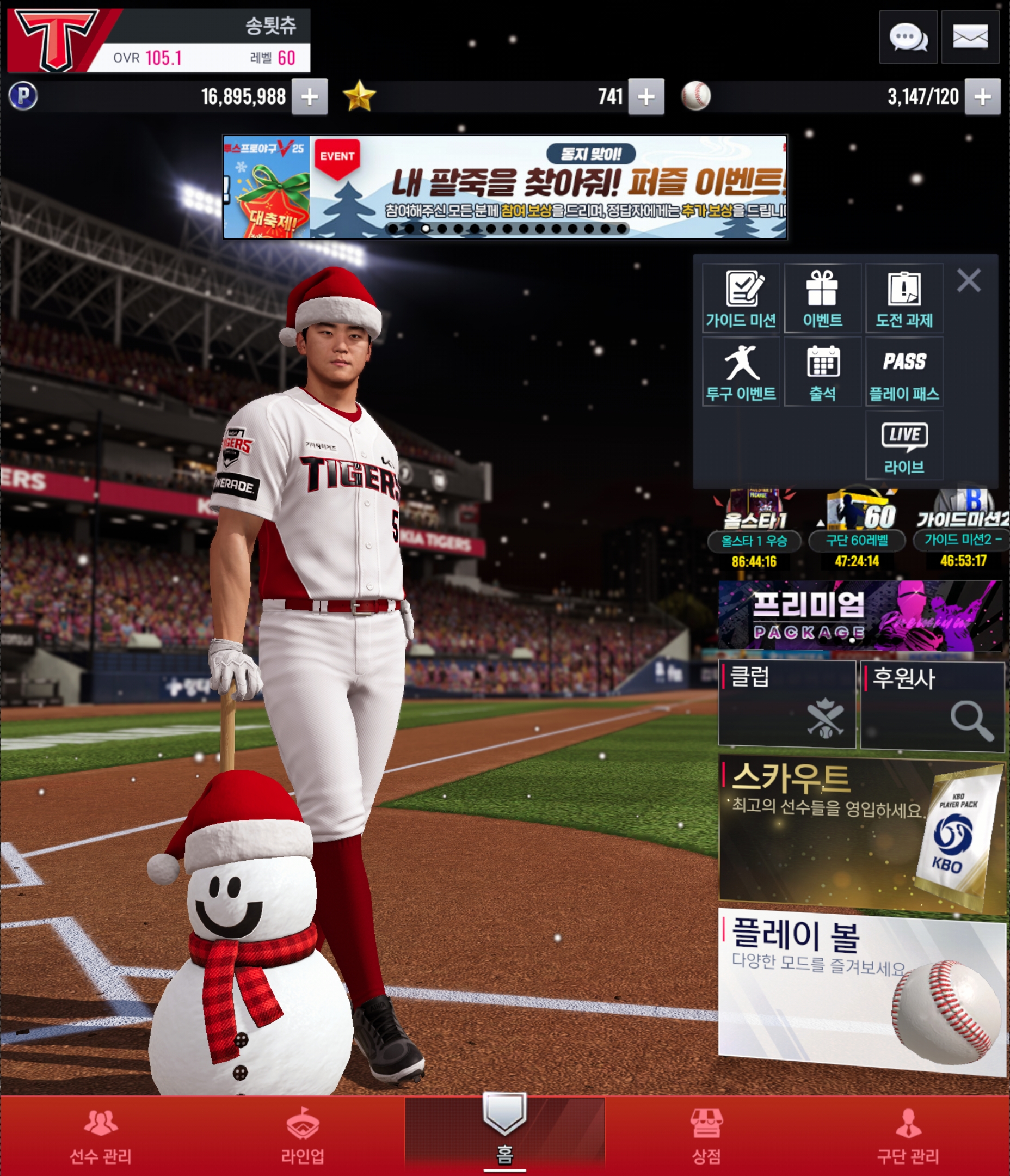Open the 후원사 sponsor menu
This screenshot has width=1010, height=1176.
tap(932, 706)
